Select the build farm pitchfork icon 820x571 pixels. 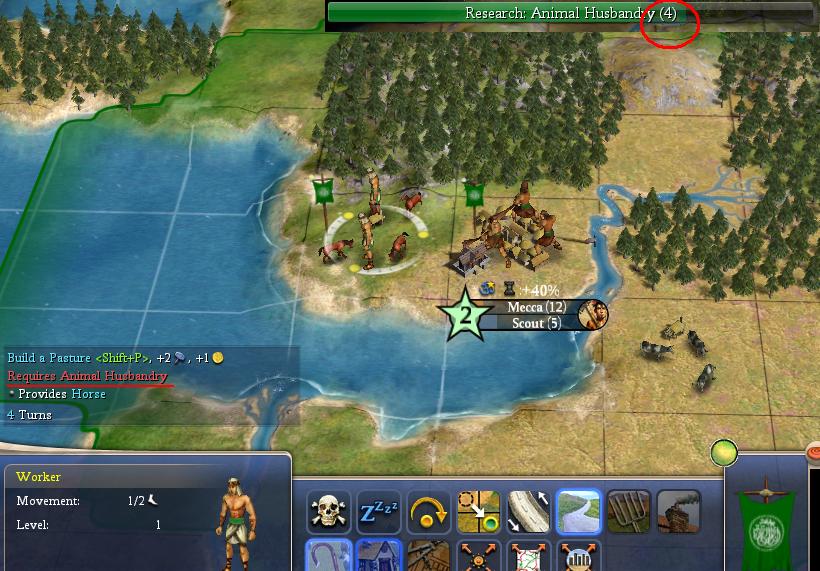628,512
